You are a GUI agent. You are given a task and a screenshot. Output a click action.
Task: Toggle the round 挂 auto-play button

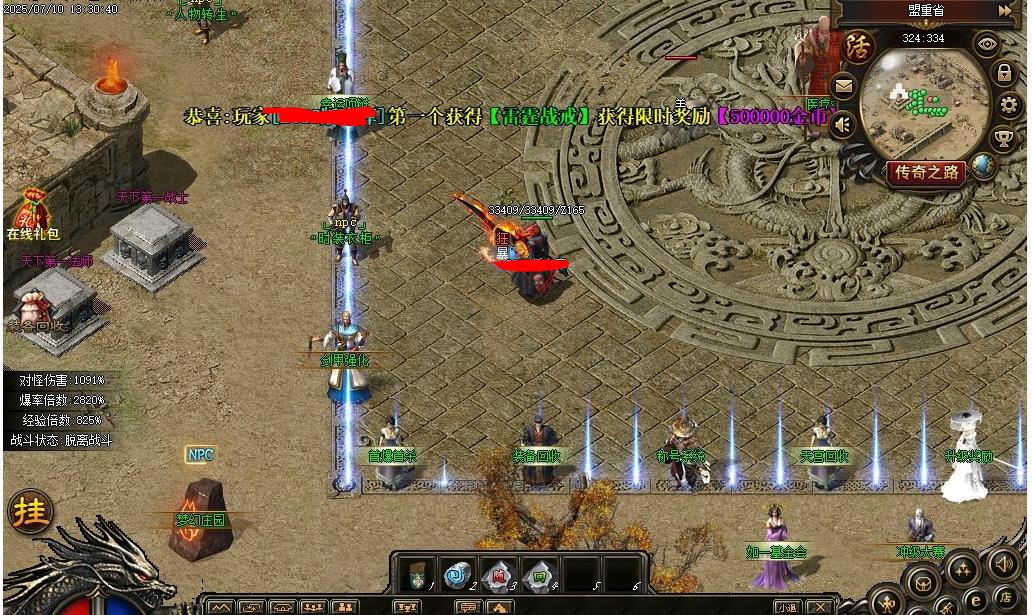coord(29,511)
